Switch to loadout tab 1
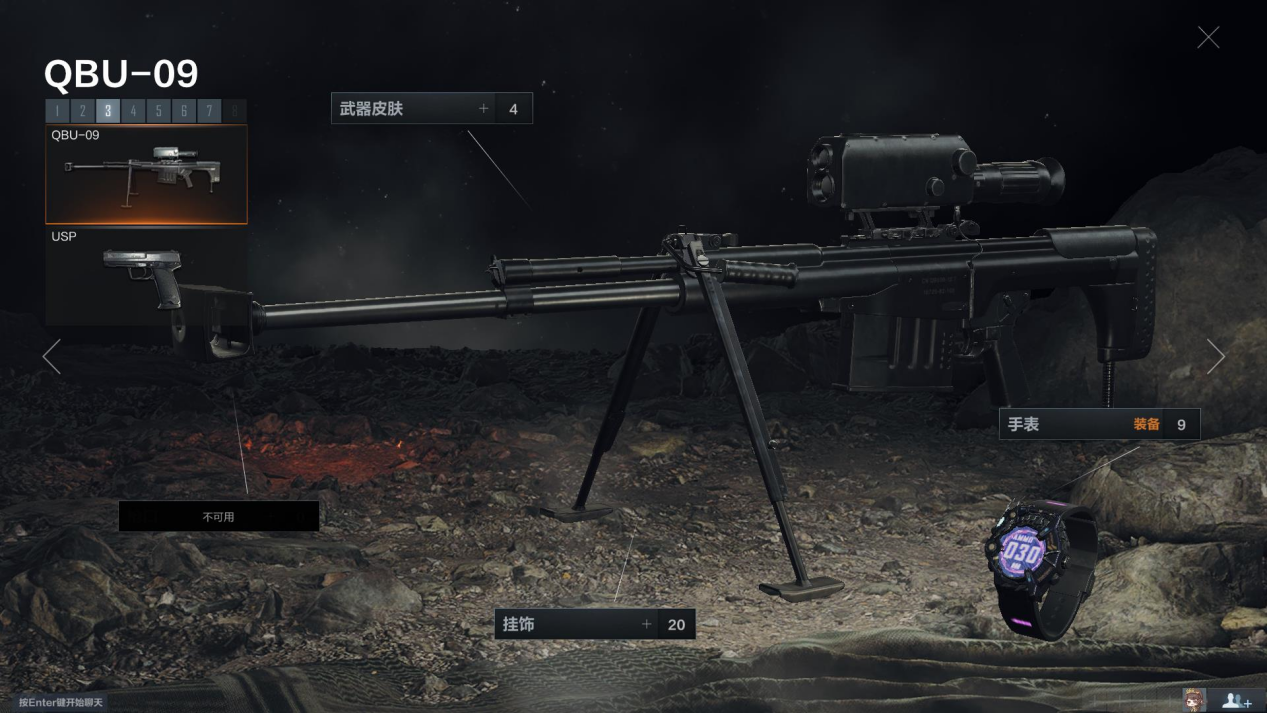Screen dimensions: 1267x713 tap(57, 111)
